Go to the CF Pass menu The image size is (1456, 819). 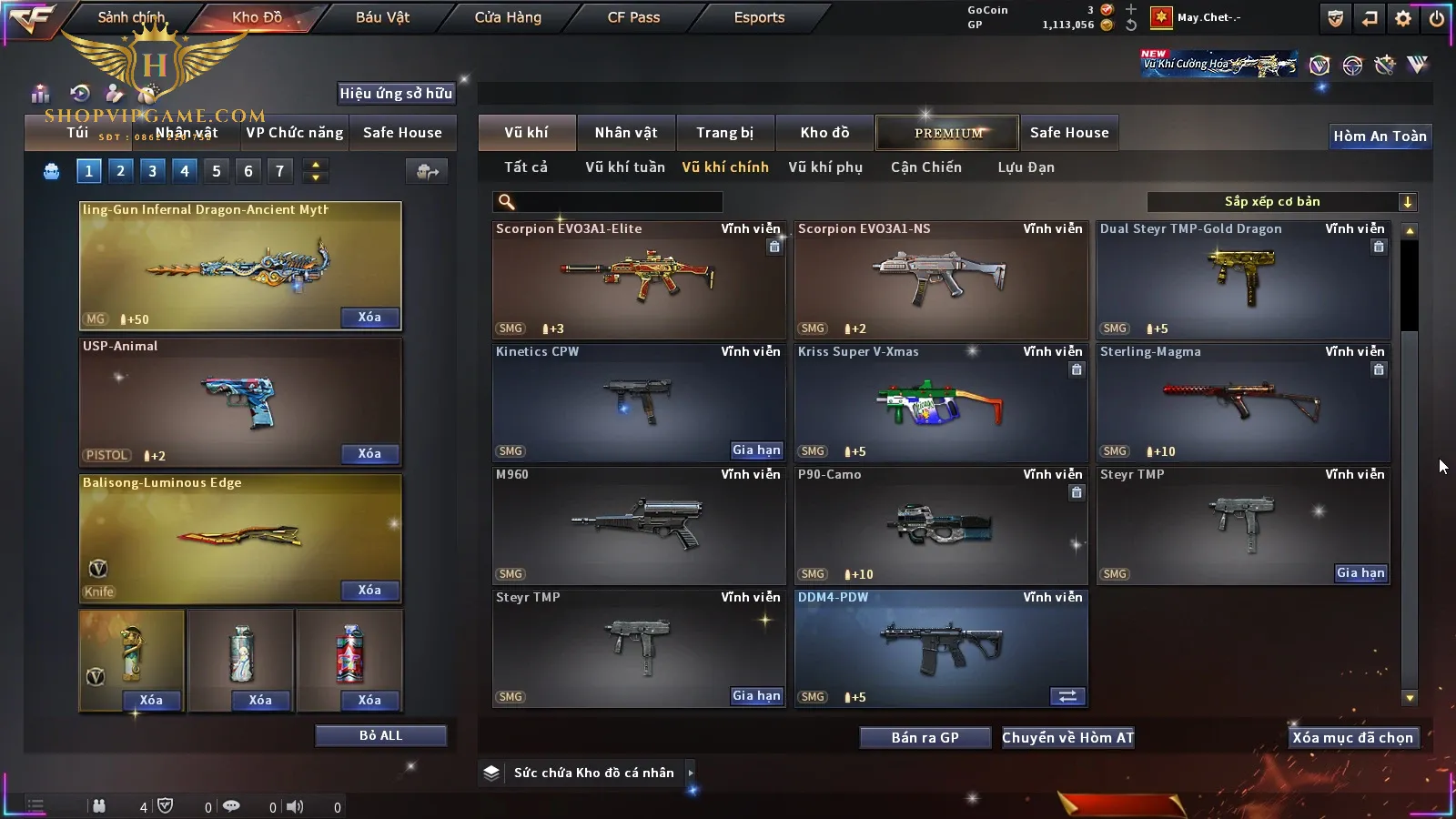pyautogui.click(x=633, y=17)
